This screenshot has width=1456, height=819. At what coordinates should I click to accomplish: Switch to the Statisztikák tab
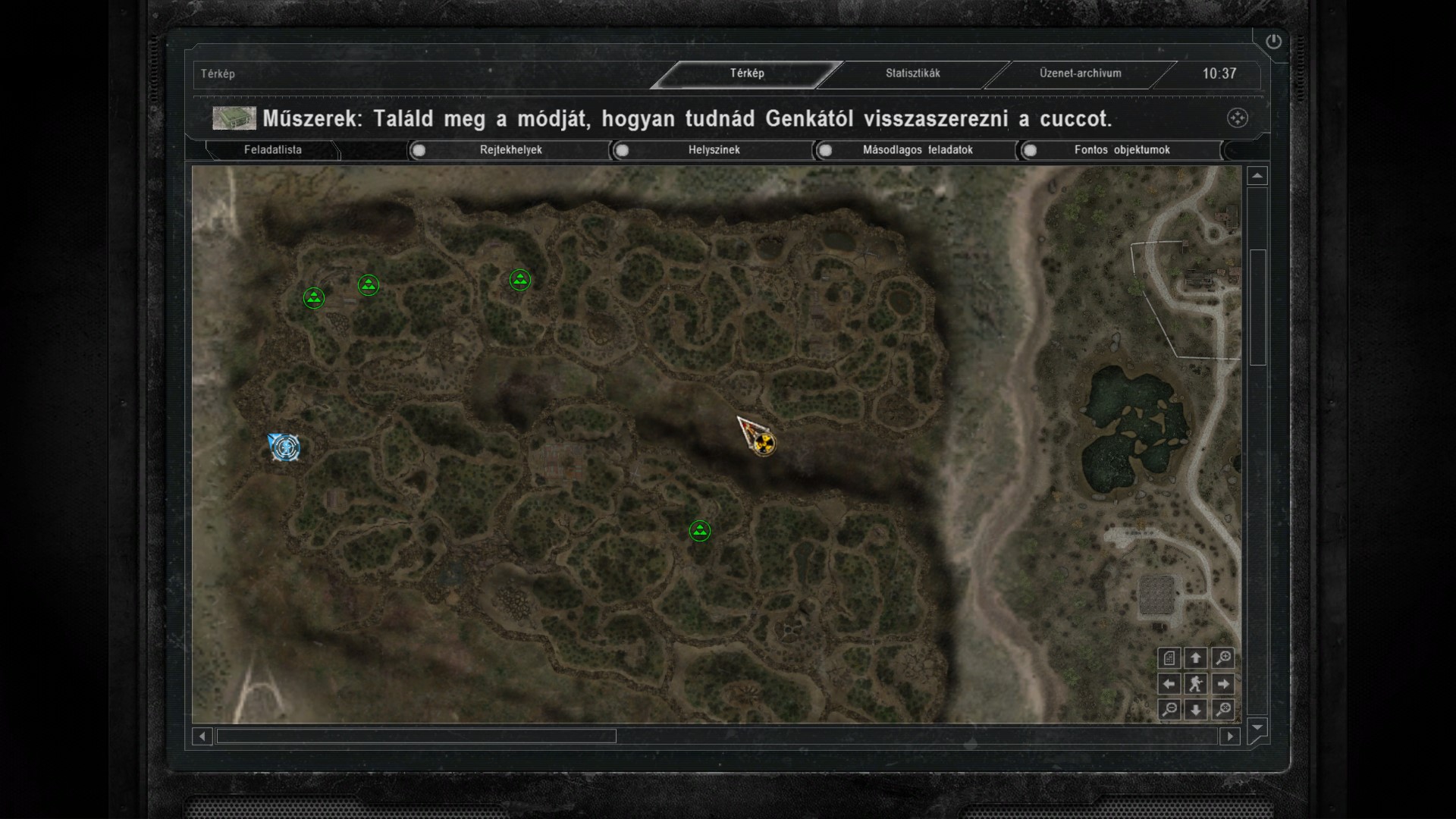coord(912,74)
